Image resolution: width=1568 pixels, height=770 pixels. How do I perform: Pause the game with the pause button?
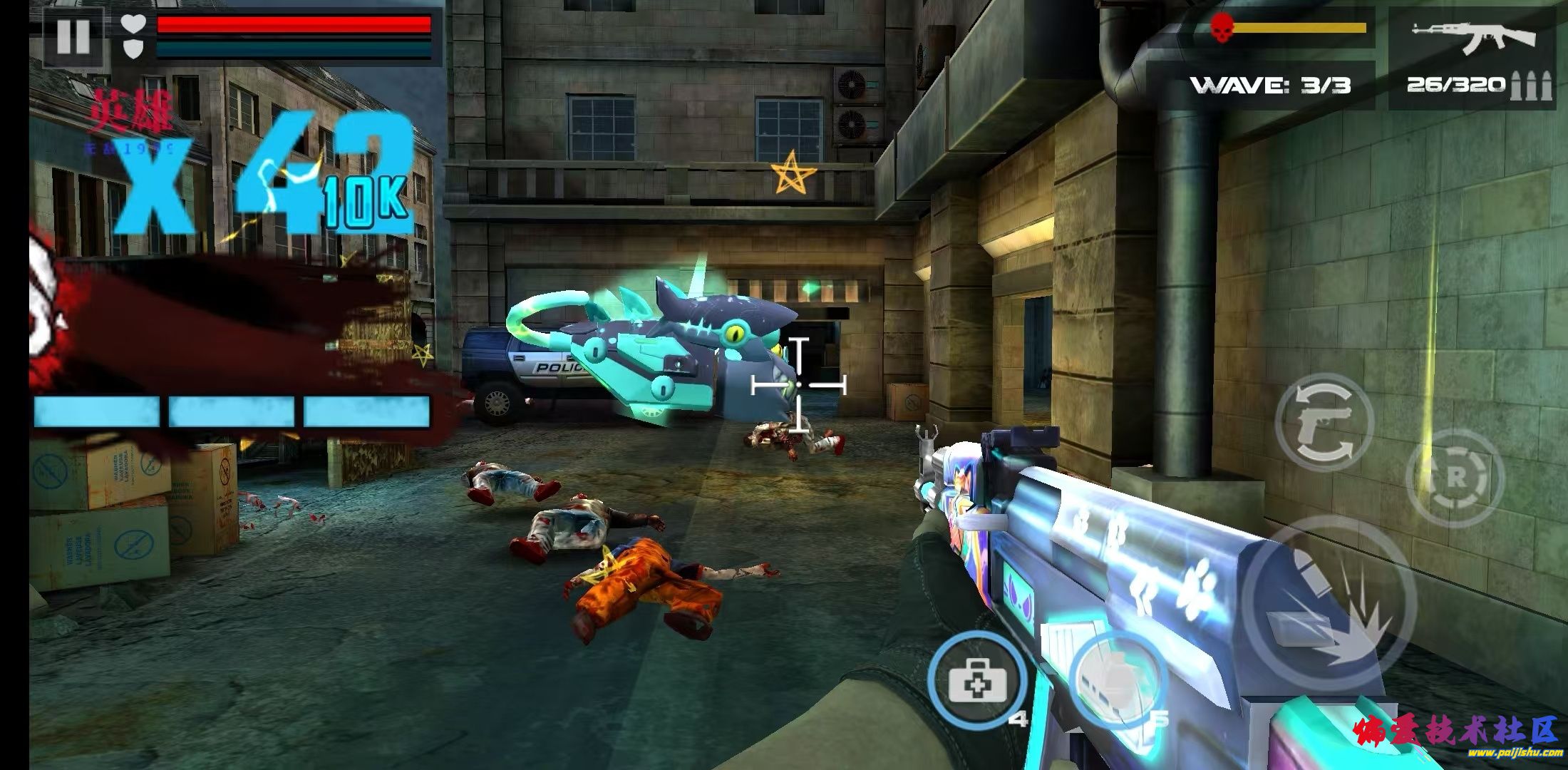[x=73, y=37]
